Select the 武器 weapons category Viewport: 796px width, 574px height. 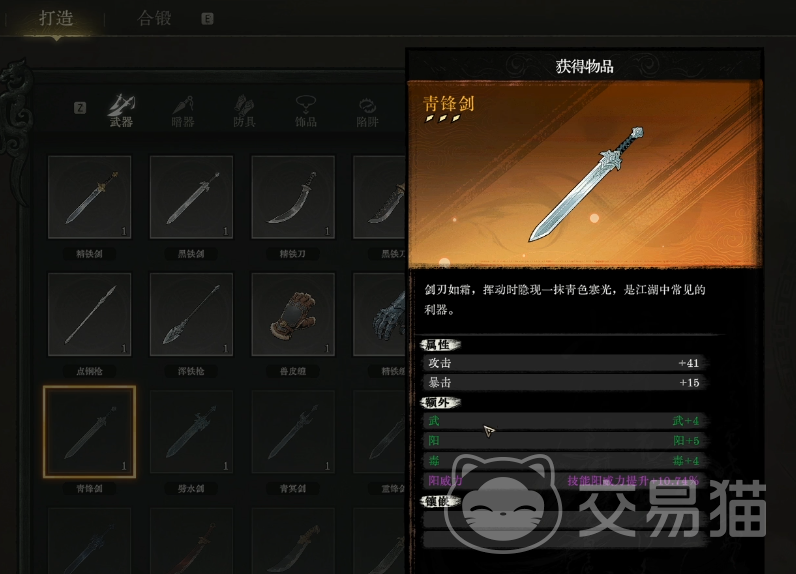[121, 110]
